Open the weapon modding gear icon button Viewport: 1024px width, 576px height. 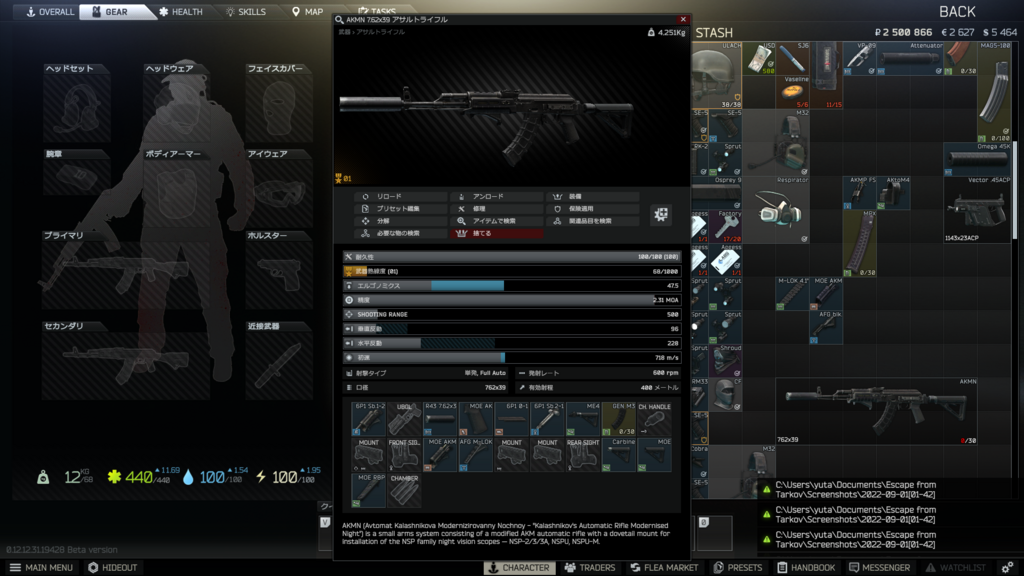(x=661, y=214)
